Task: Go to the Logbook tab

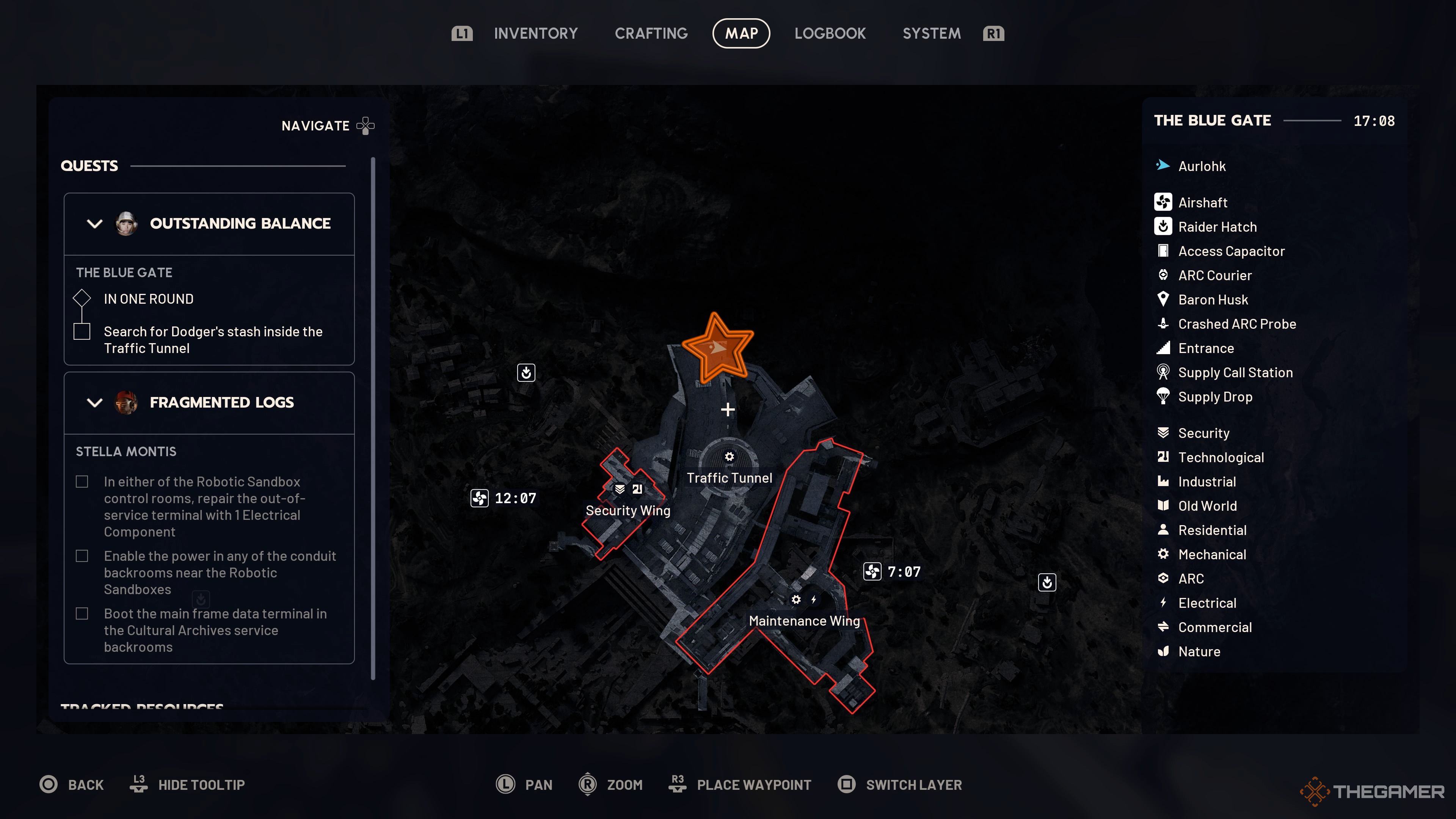Action: 830,33
